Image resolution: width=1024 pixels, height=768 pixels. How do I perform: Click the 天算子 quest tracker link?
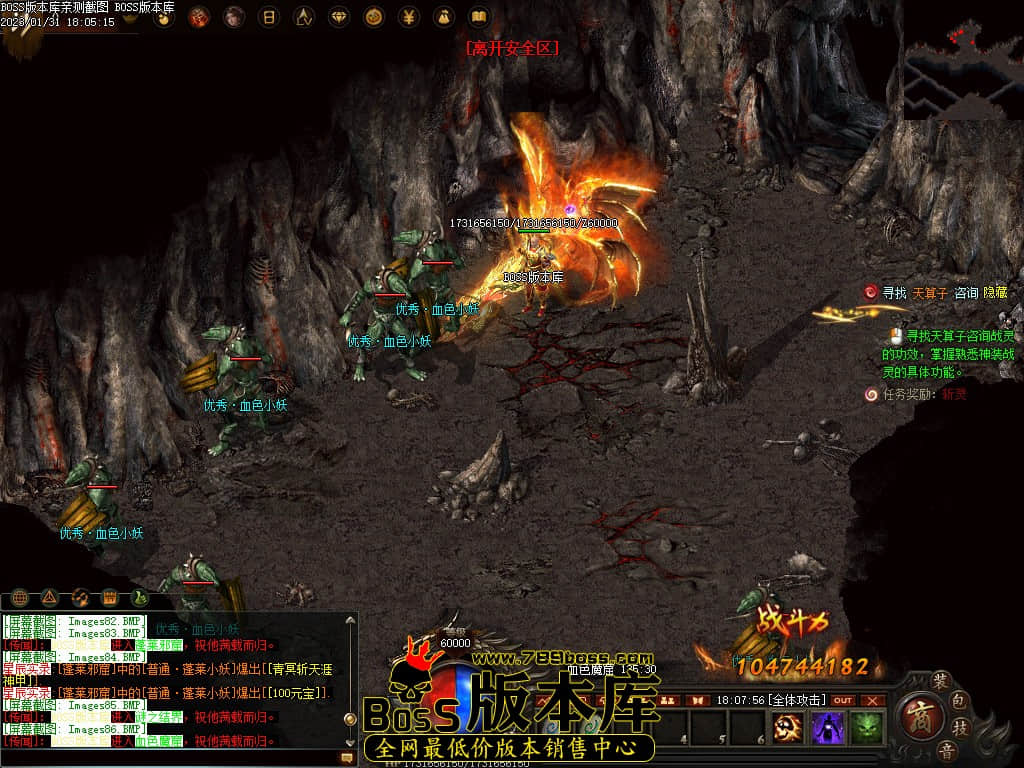[929, 293]
